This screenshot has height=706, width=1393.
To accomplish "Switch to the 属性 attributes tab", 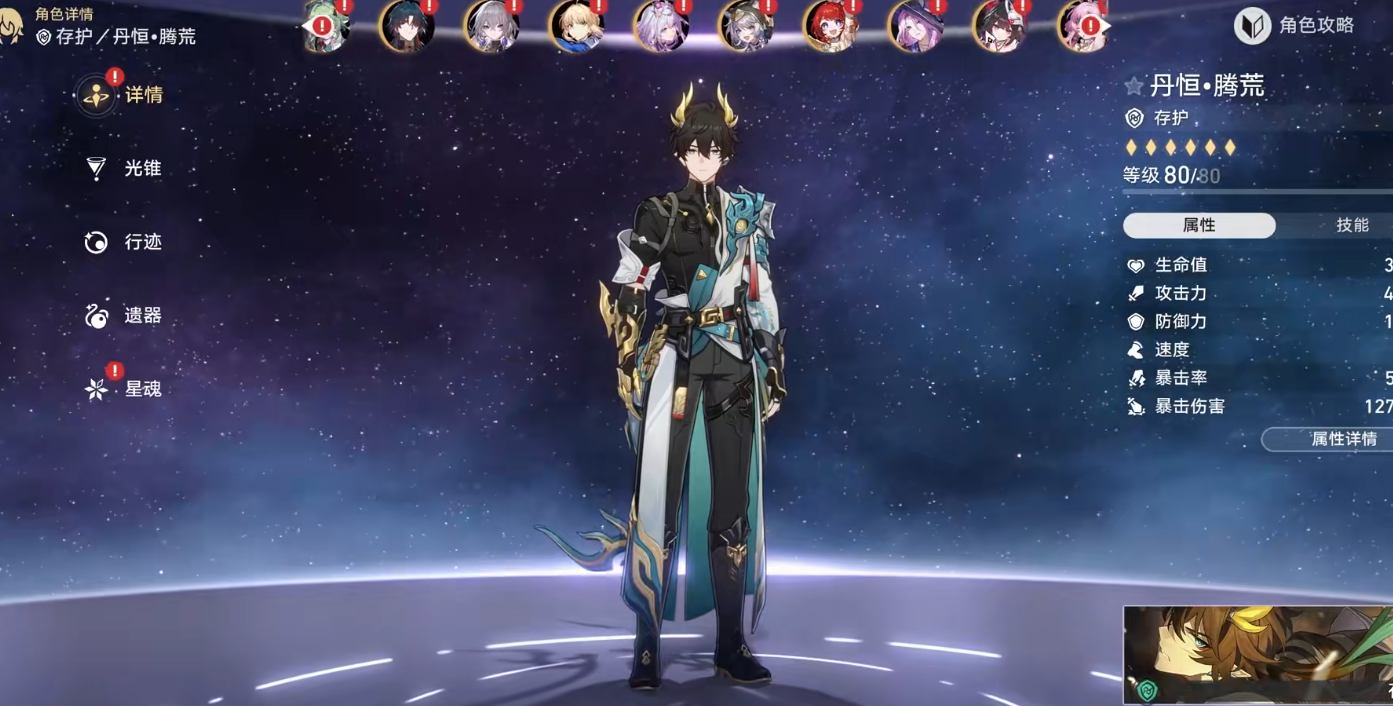I will [x=1199, y=225].
